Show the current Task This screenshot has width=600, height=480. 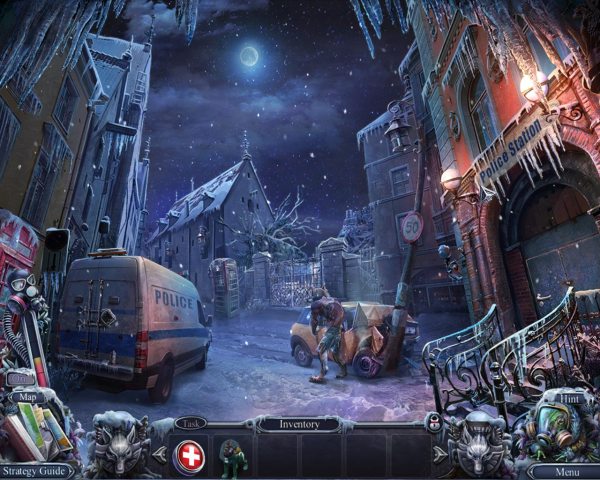click(188, 423)
